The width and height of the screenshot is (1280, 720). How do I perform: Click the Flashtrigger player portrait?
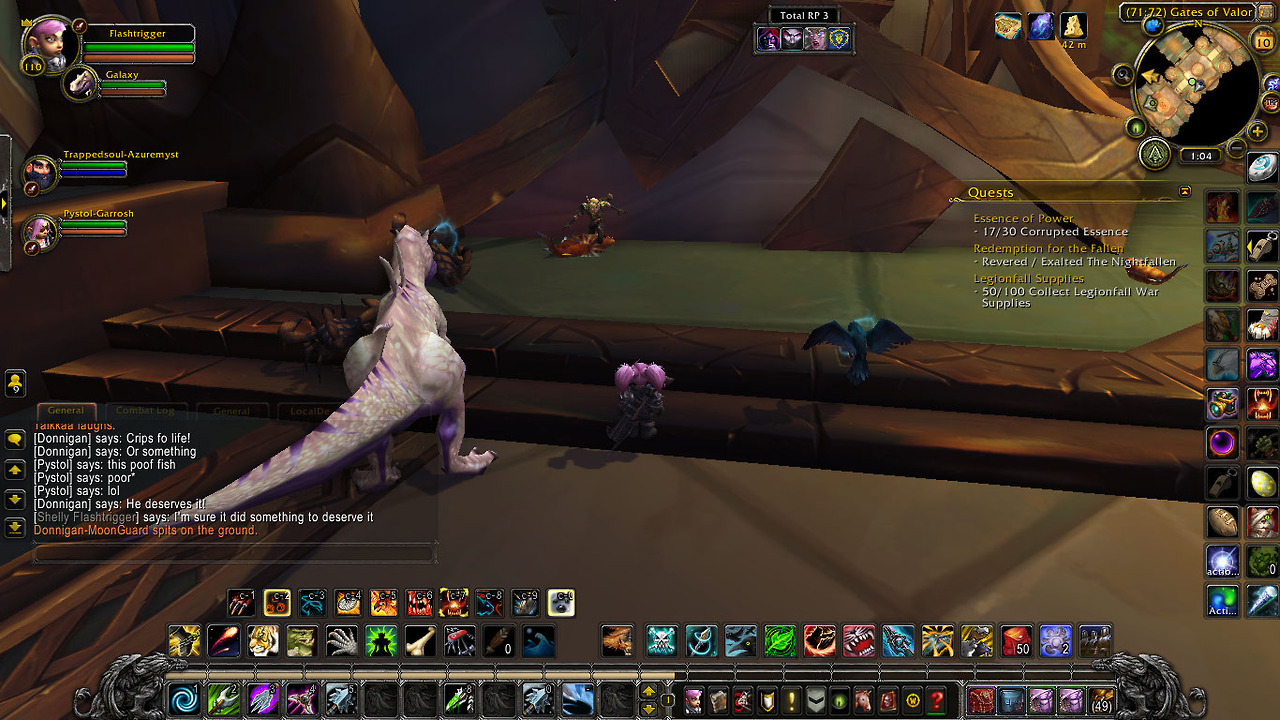49,41
